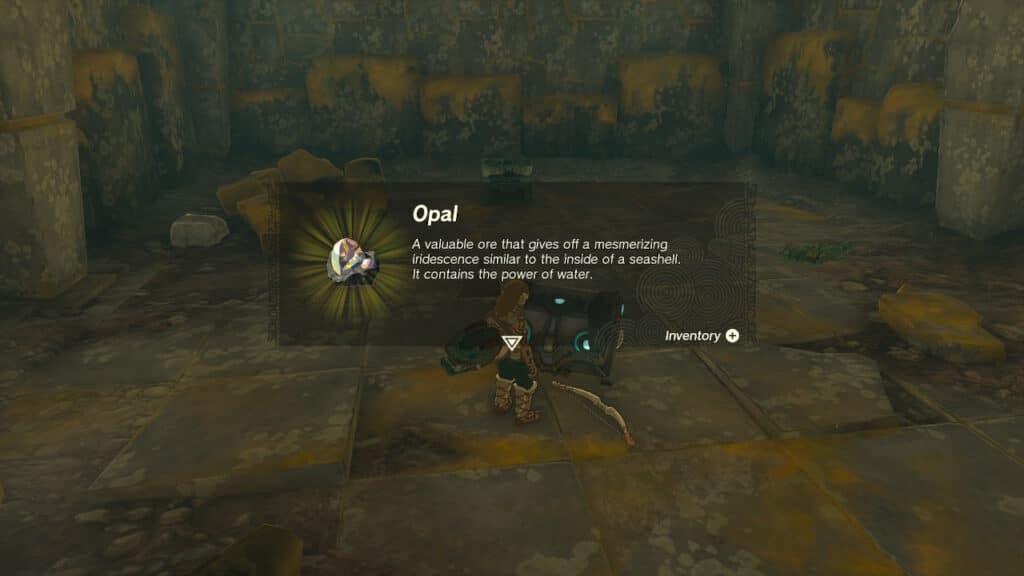
Task: Continue past the Opal dialog arrow
Action: 511,343
